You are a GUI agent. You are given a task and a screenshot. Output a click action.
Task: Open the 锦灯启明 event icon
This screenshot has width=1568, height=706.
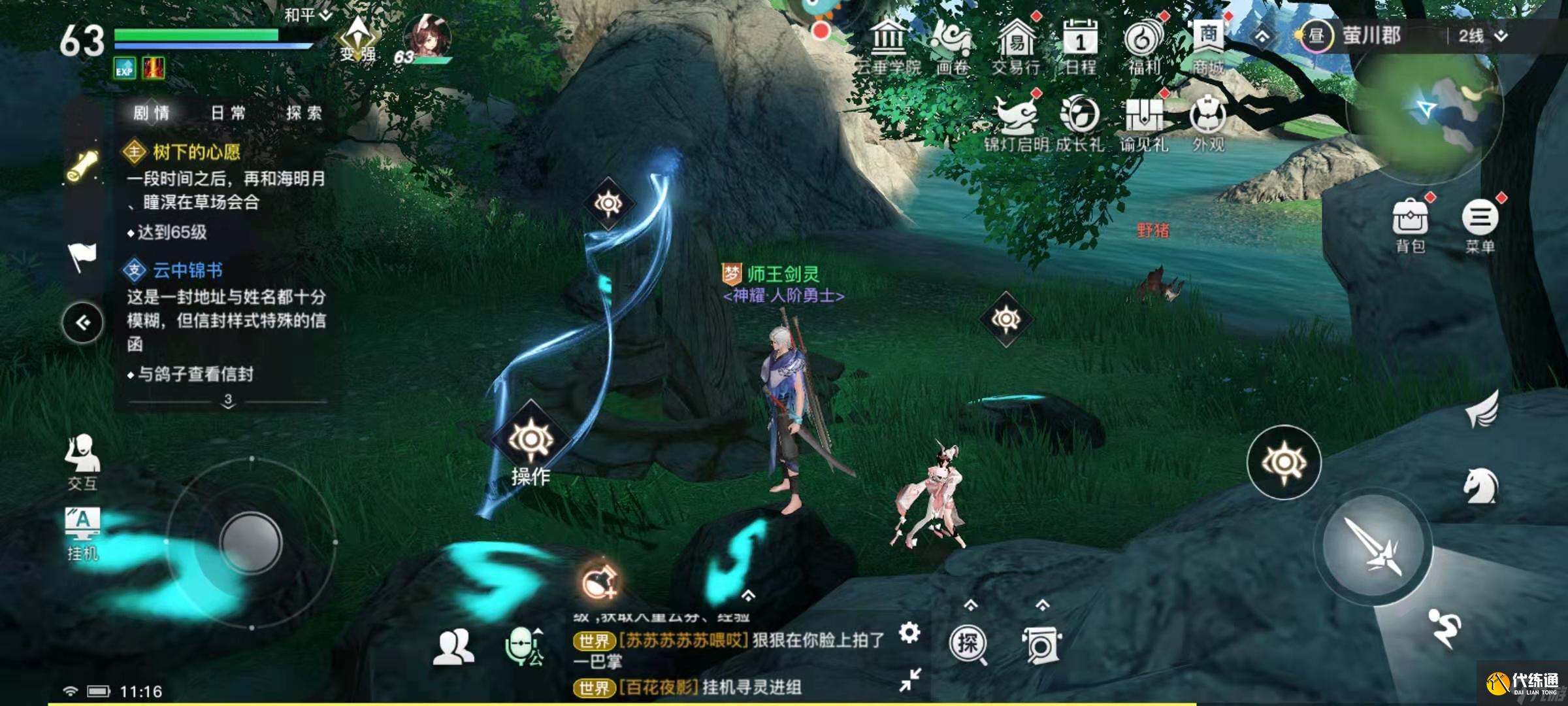click(x=1017, y=122)
